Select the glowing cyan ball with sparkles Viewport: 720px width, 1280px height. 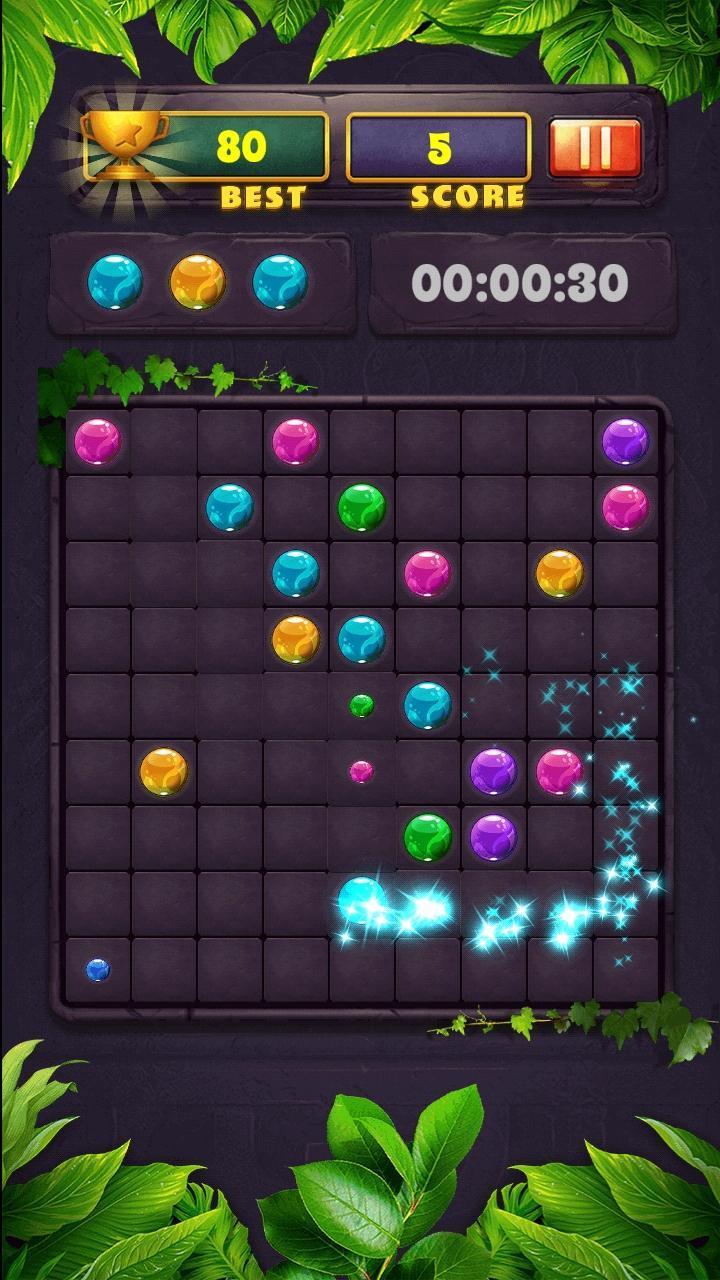click(361, 900)
